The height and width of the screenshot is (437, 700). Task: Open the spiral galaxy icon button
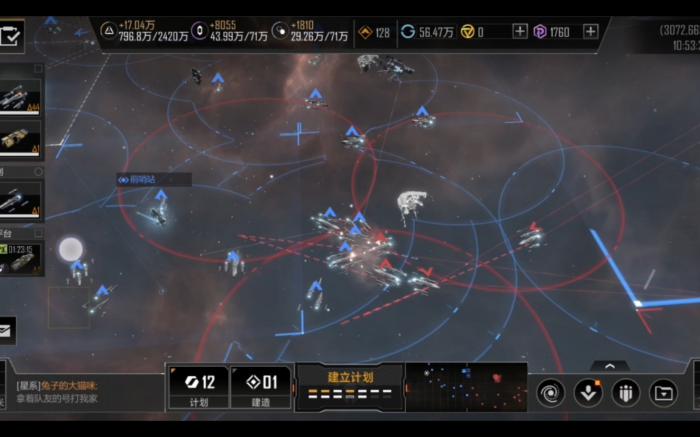click(550, 392)
